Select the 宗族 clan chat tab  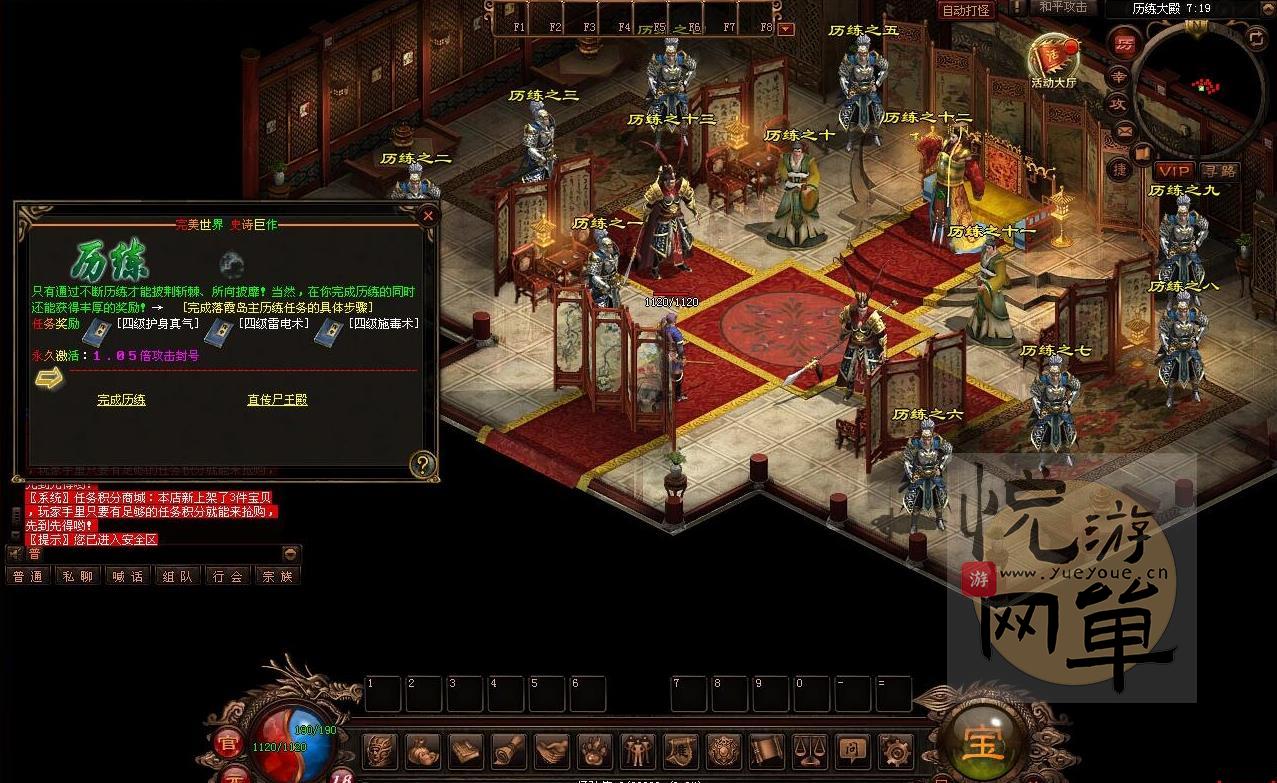(x=277, y=576)
